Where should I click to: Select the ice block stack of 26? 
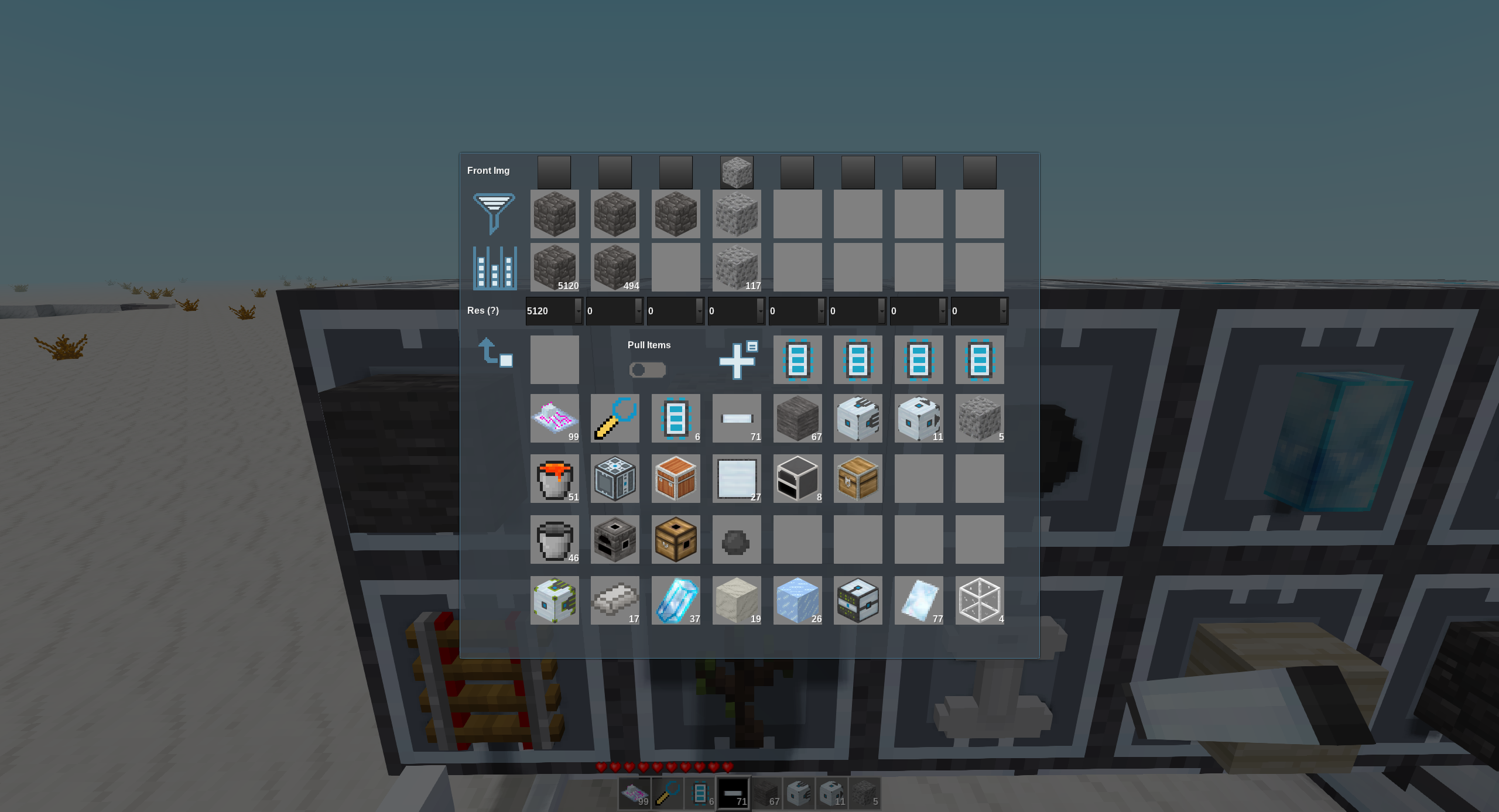pos(798,600)
